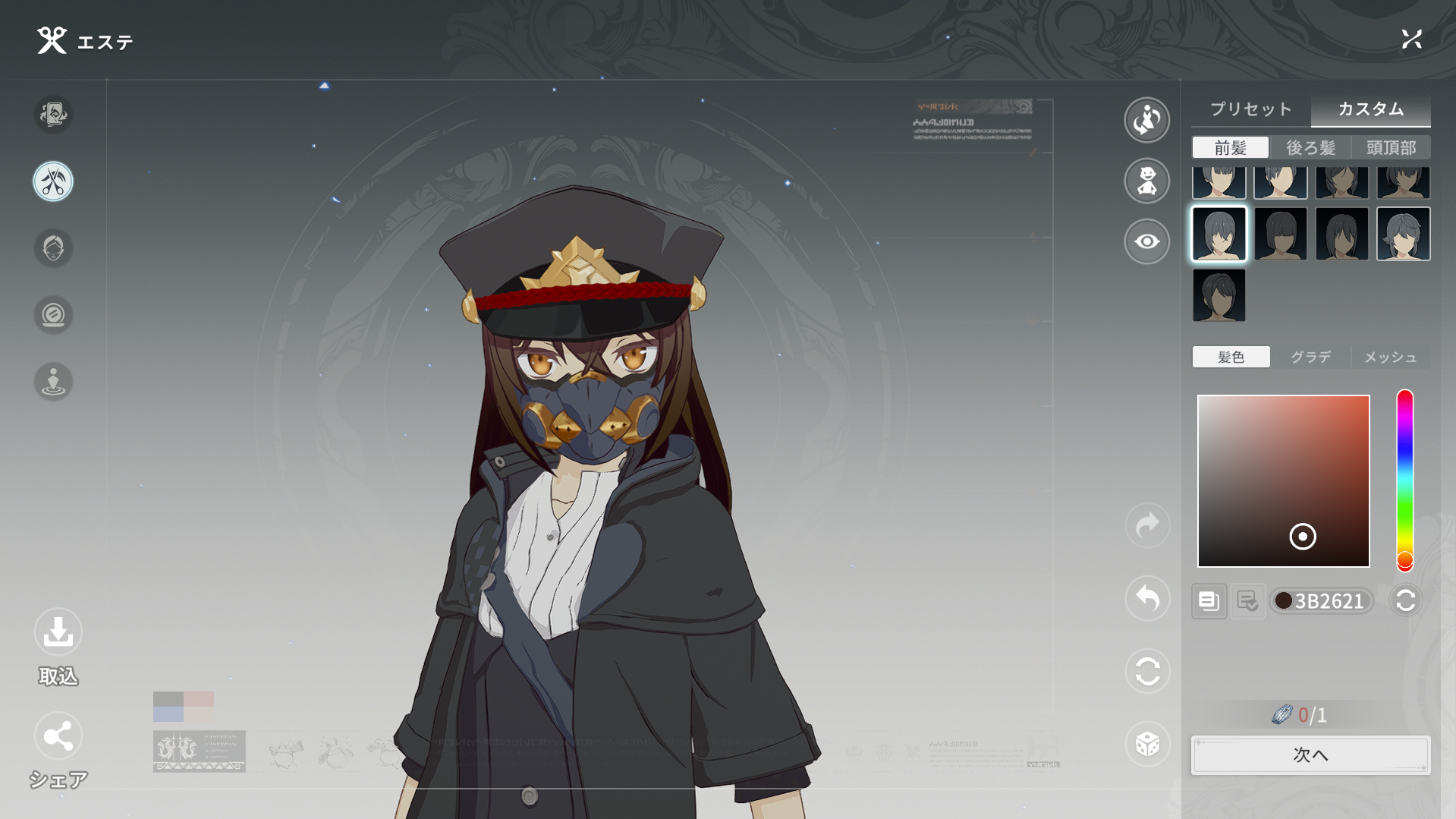Viewport: 1456px width, 819px height.
Task: Click the hex code 3B2621 field
Action: tap(1328, 601)
